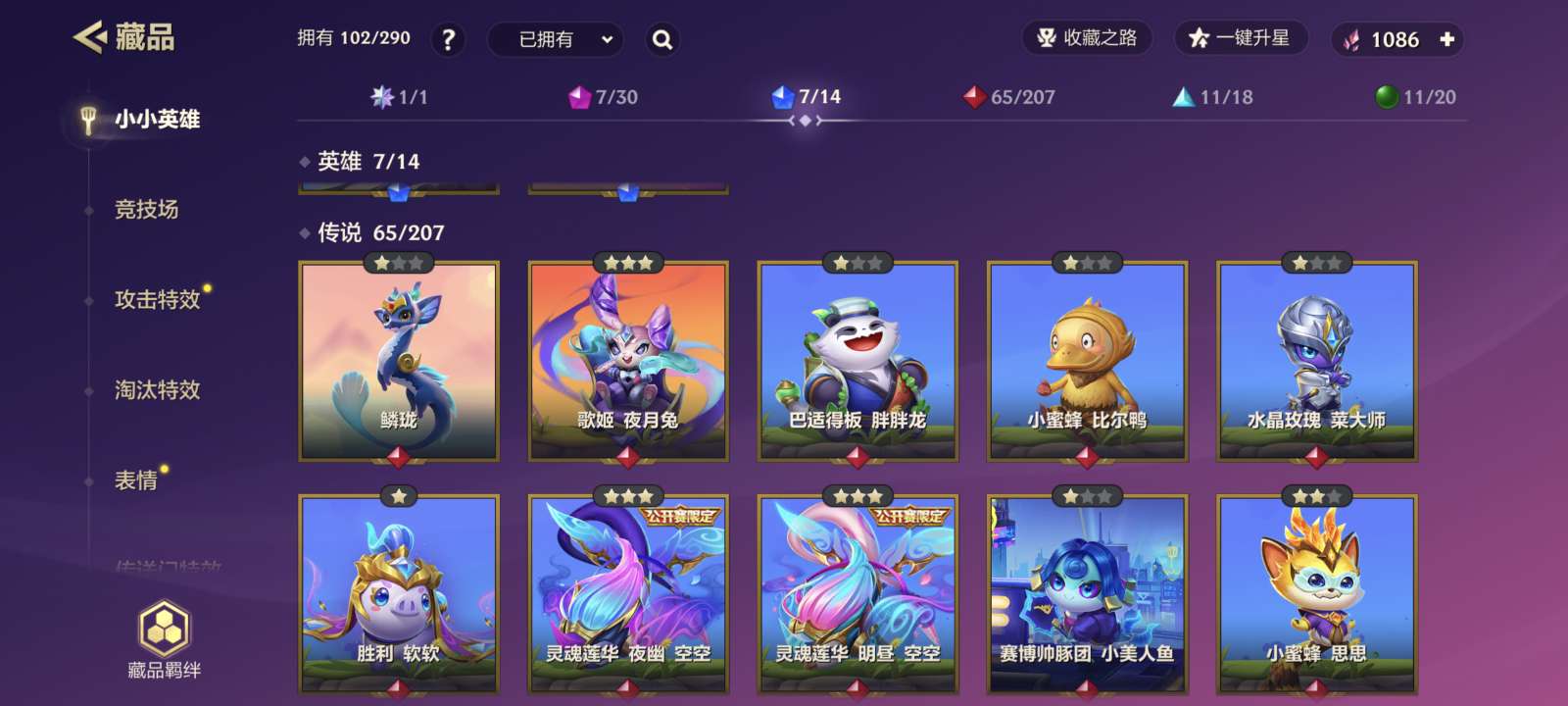Select the 歌姬 夜月兔 hero card

[628, 361]
